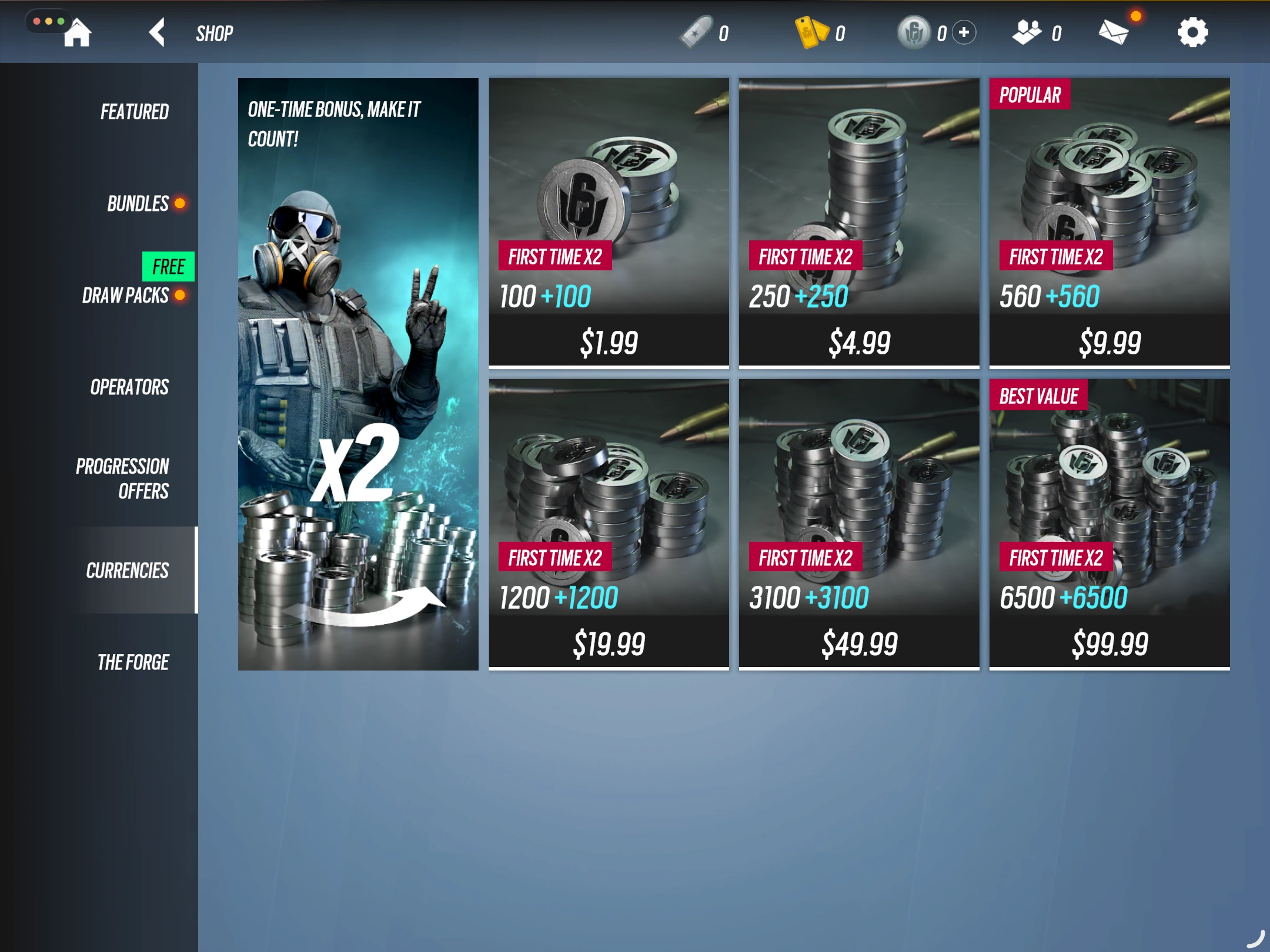Open the one-time bonus x2 banner
Screen dimensions: 1270x952
click(358, 374)
